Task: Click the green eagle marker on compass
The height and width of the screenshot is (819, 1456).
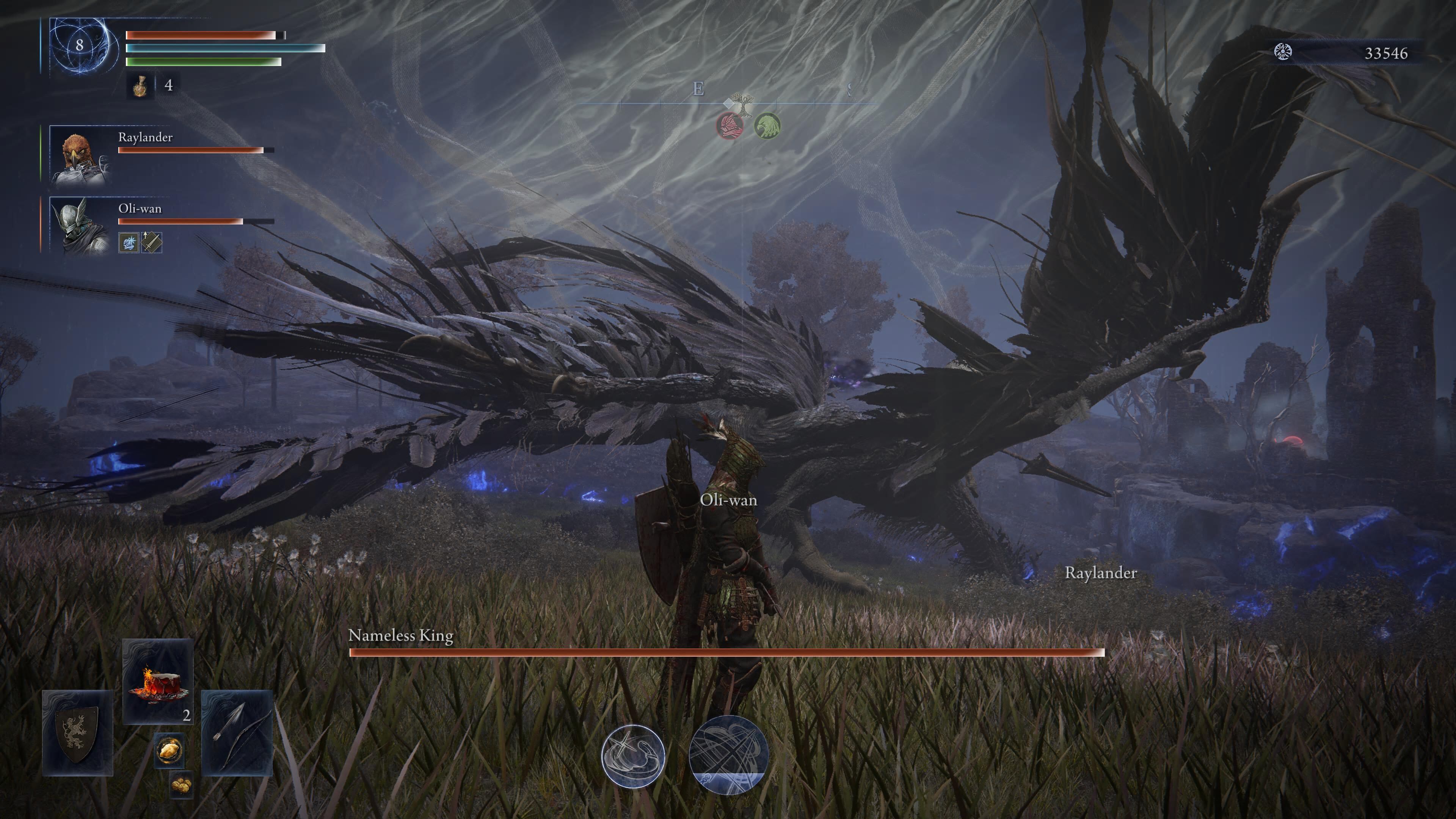Action: coord(767,126)
